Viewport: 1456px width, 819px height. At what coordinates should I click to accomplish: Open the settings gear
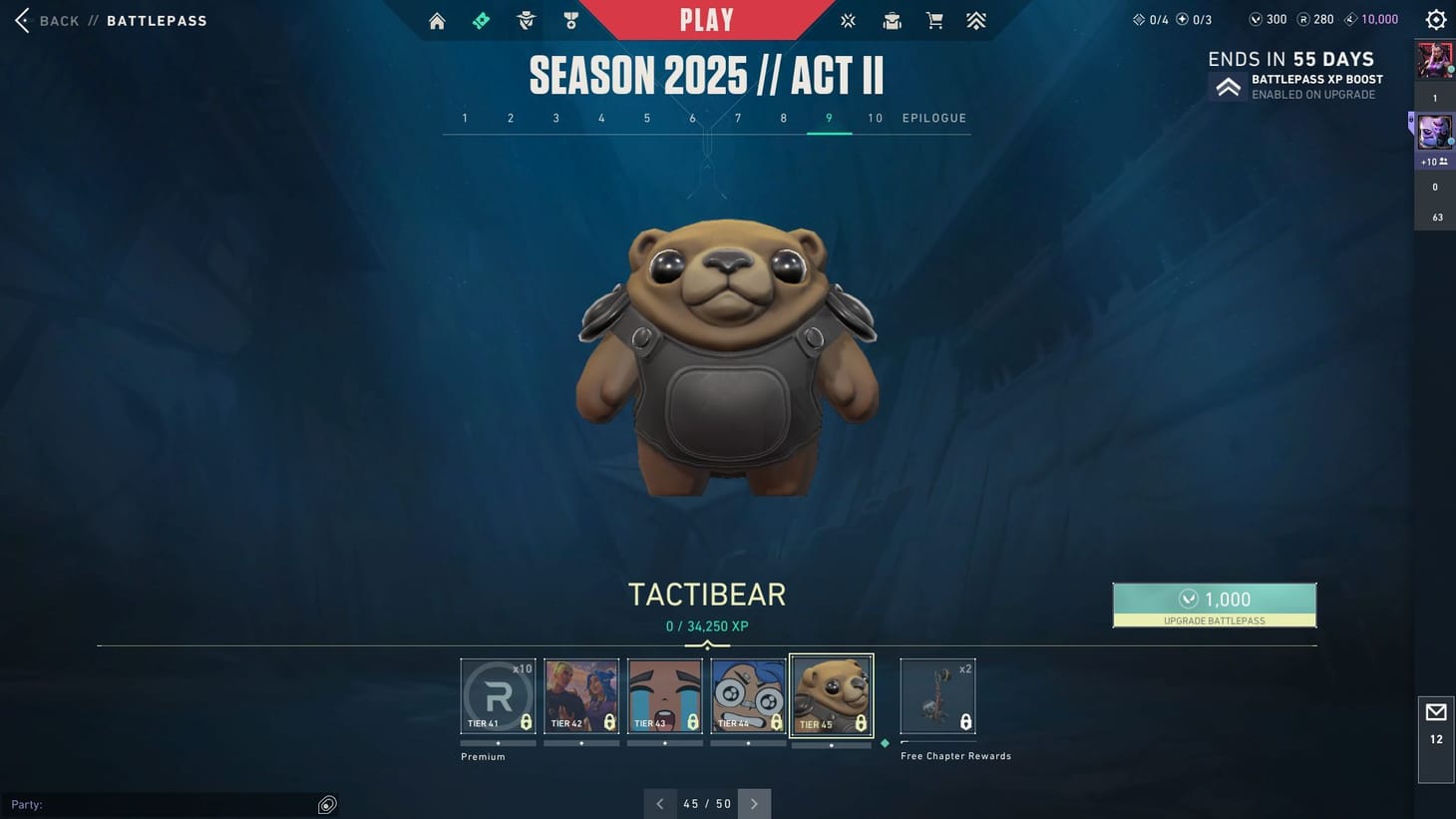(1434, 19)
